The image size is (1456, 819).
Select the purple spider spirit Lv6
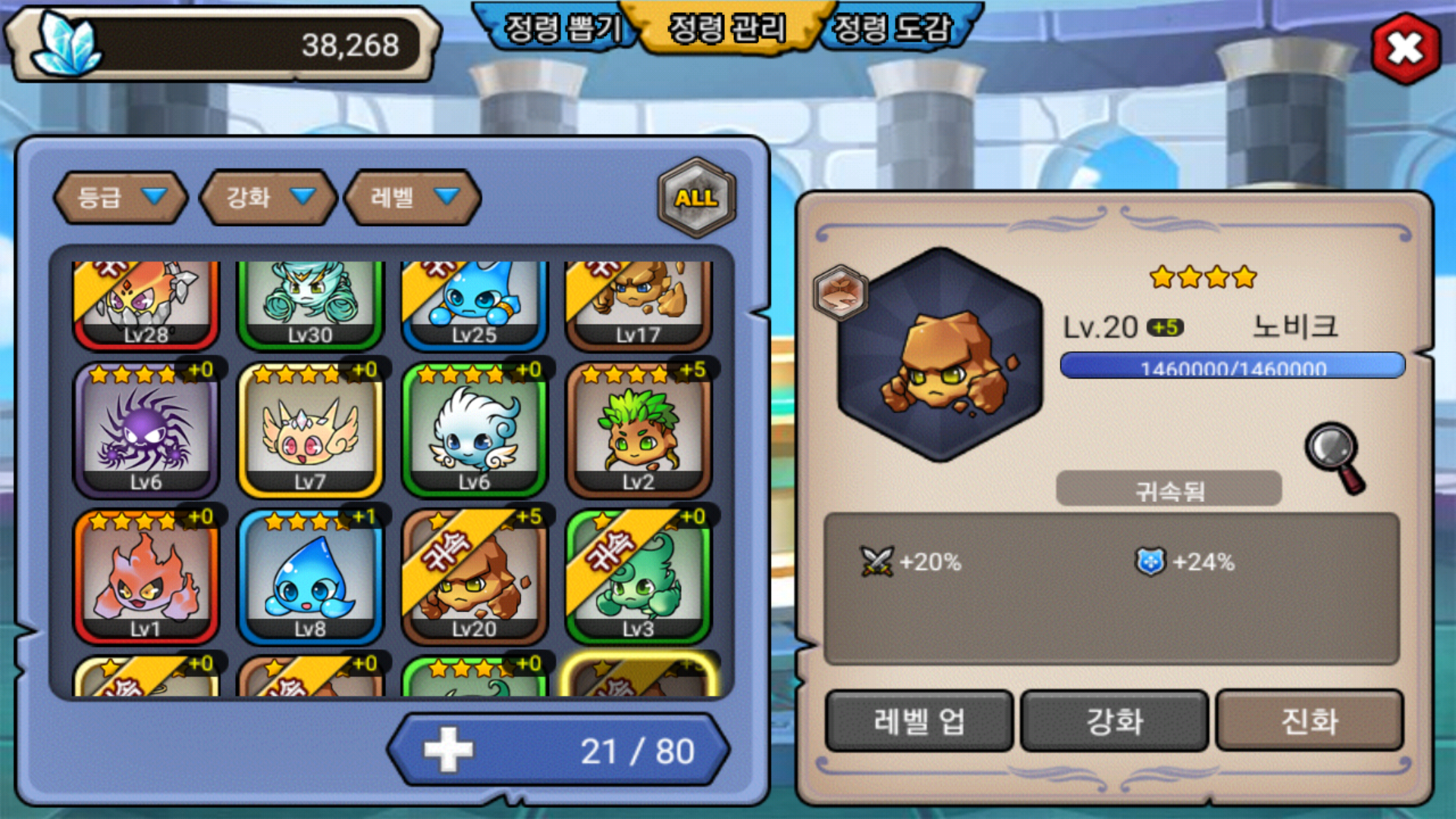coord(146,431)
